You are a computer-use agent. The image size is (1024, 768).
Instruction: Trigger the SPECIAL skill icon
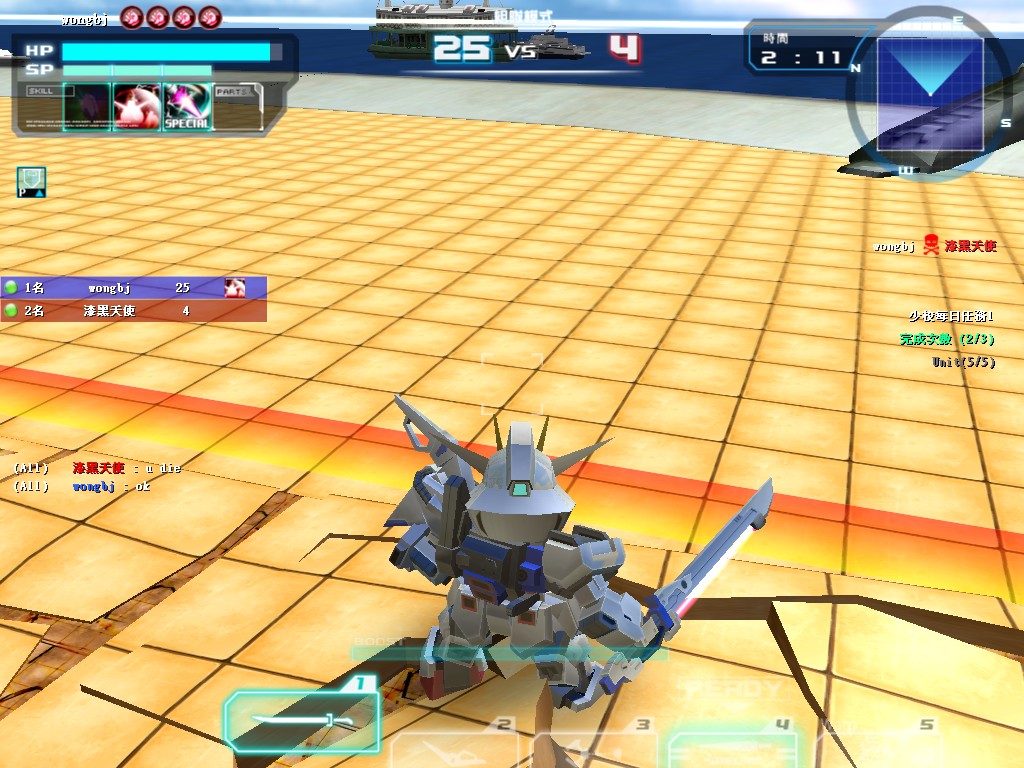187,106
